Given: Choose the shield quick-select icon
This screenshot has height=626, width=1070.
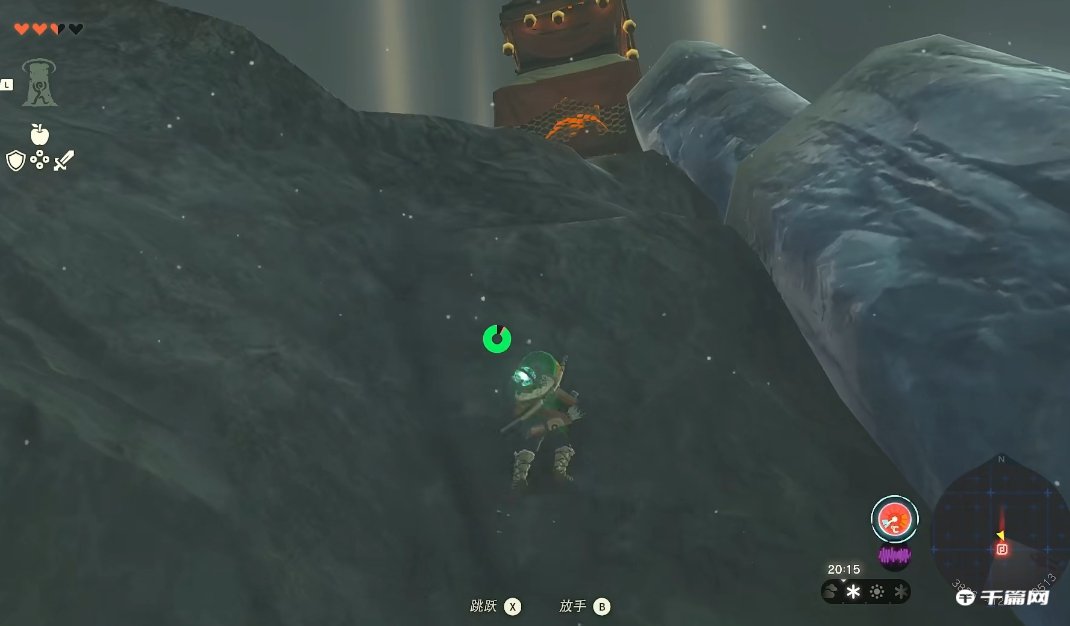Looking at the screenshot, I should click(15, 159).
